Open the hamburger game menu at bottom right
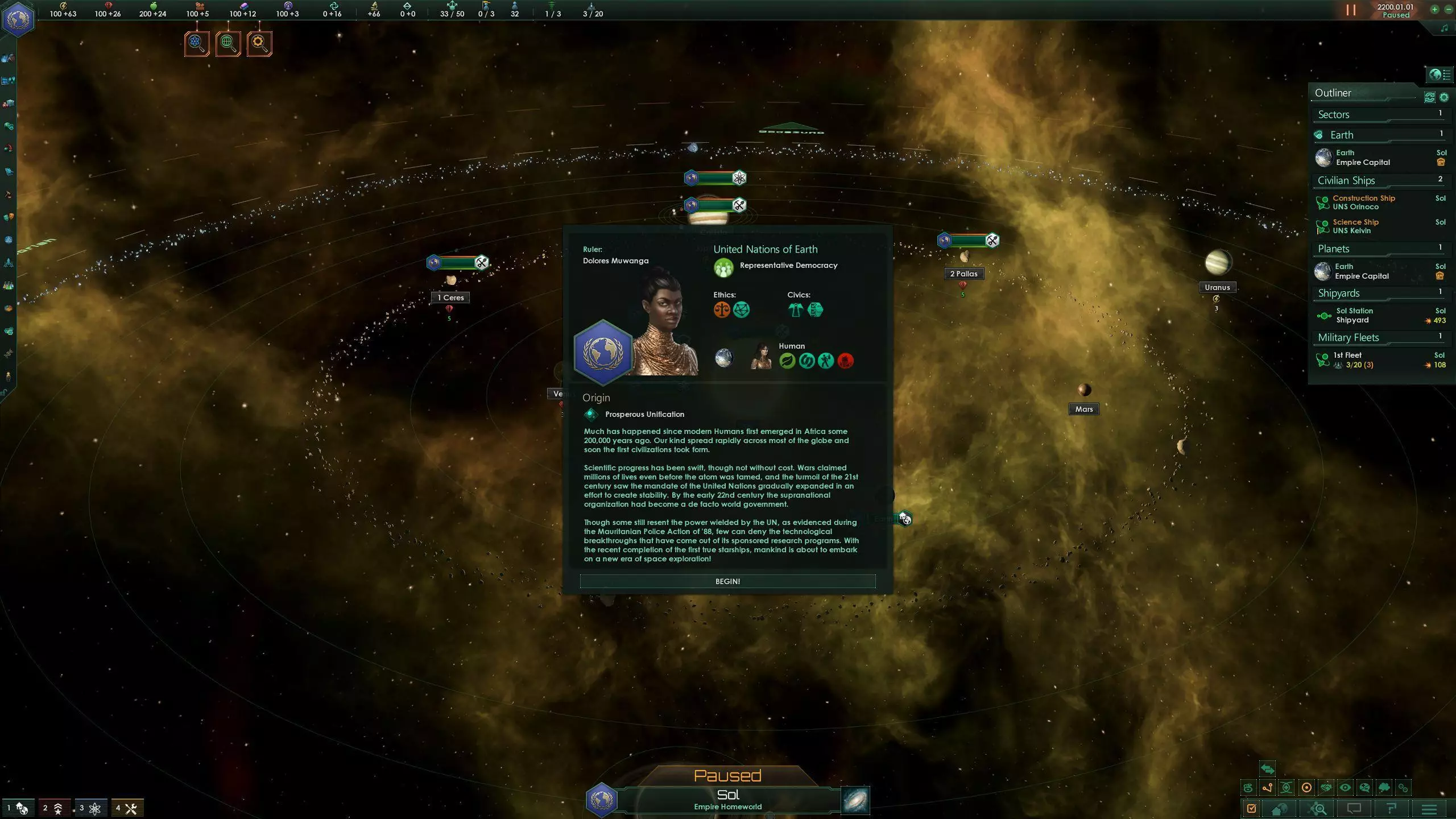1456x819 pixels. pos(1429,809)
